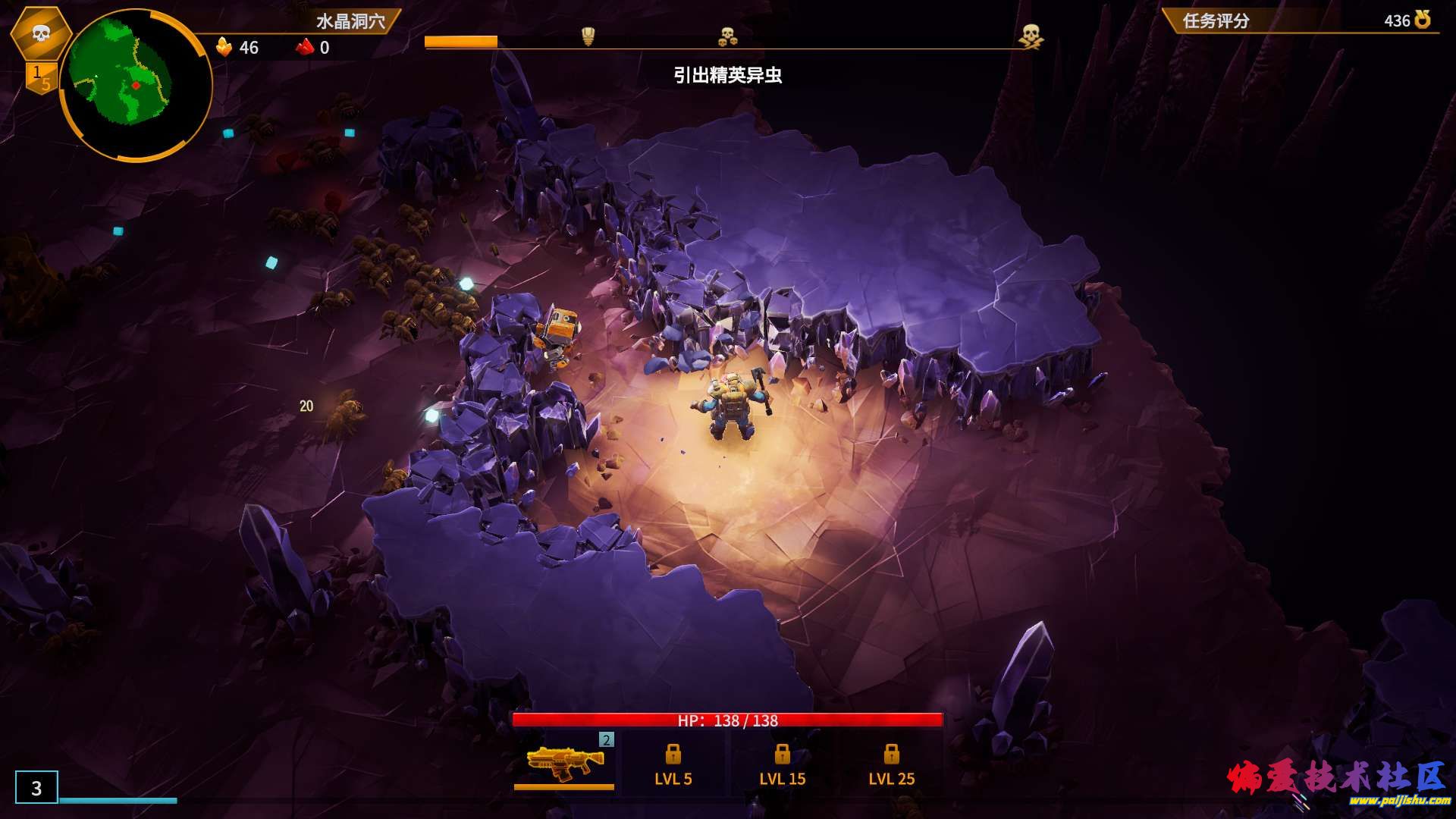Click the player level 3 box
This screenshot has width=1456, height=819.
(36, 787)
